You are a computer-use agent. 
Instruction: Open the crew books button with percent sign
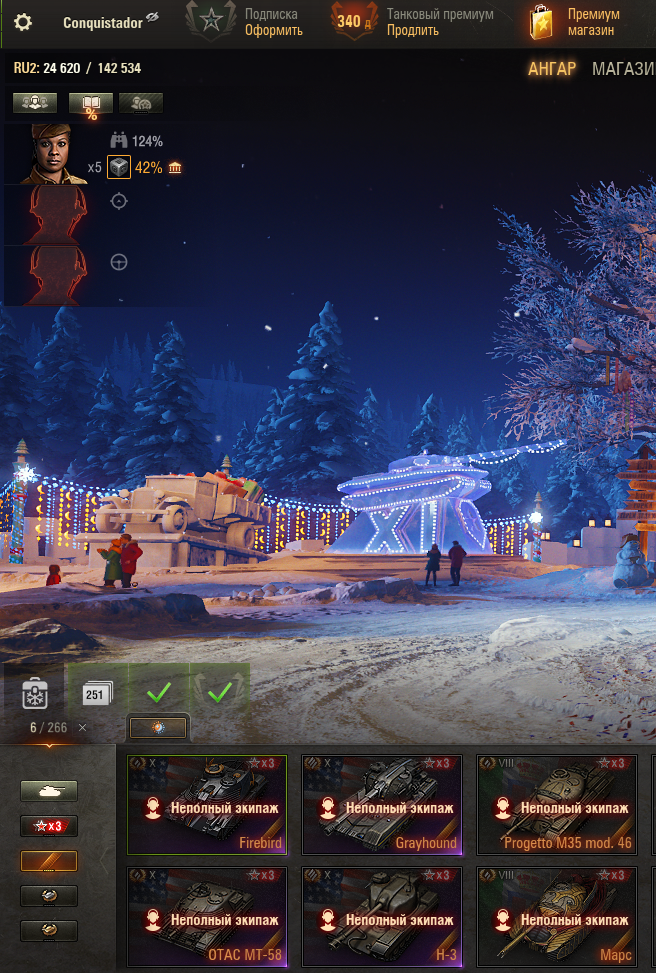(x=90, y=103)
